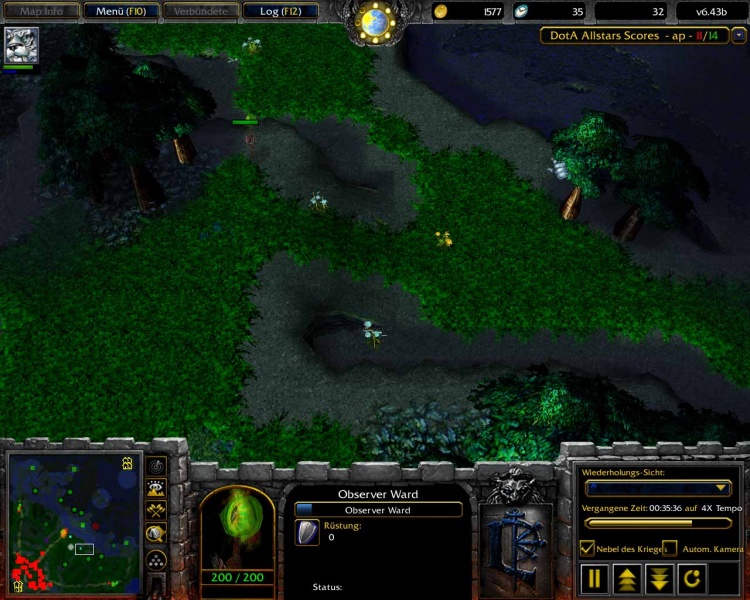Viewport: 750px width, 600px height.
Task: Click on the minimap
Action: point(72,522)
